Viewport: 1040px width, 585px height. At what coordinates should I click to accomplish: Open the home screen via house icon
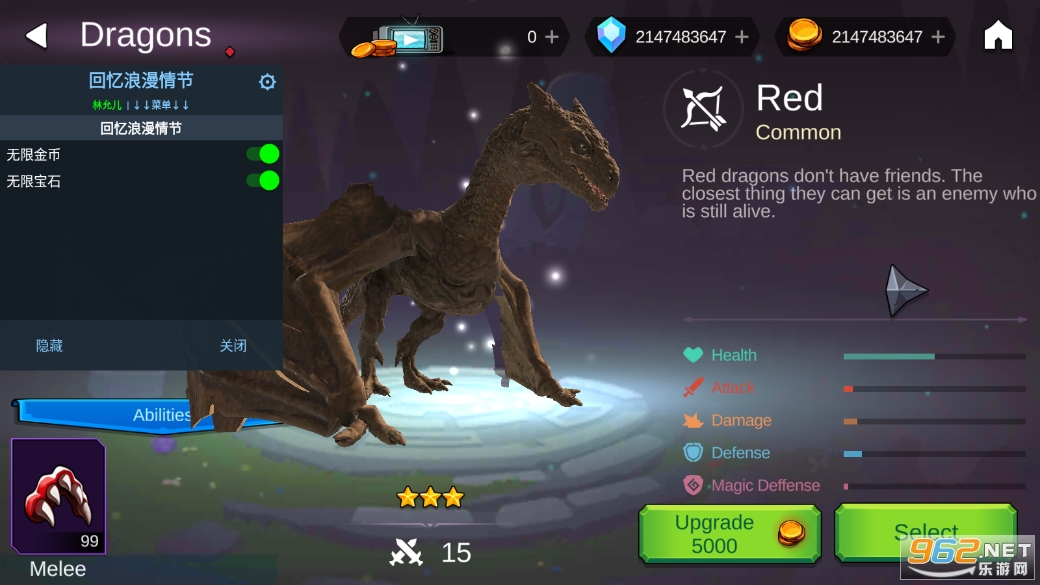click(998, 36)
